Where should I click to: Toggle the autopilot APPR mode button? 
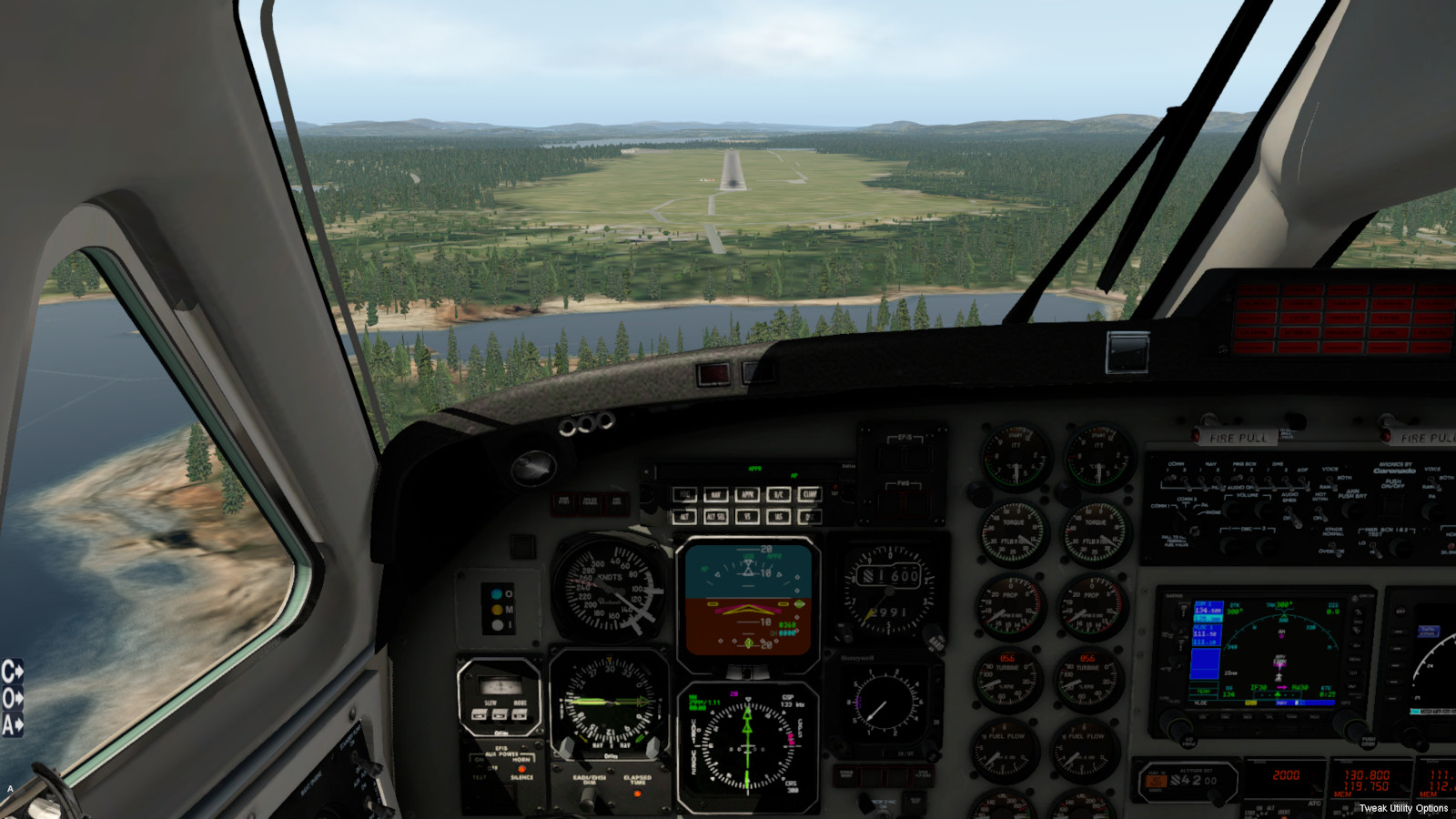coord(747,495)
